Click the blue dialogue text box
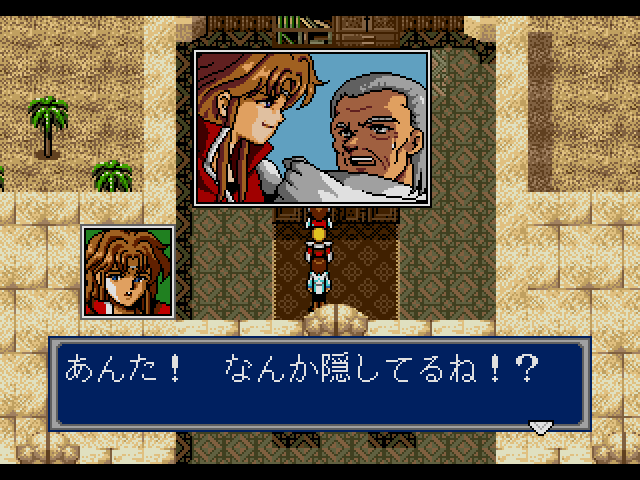The height and width of the screenshot is (480, 640). 319,385
